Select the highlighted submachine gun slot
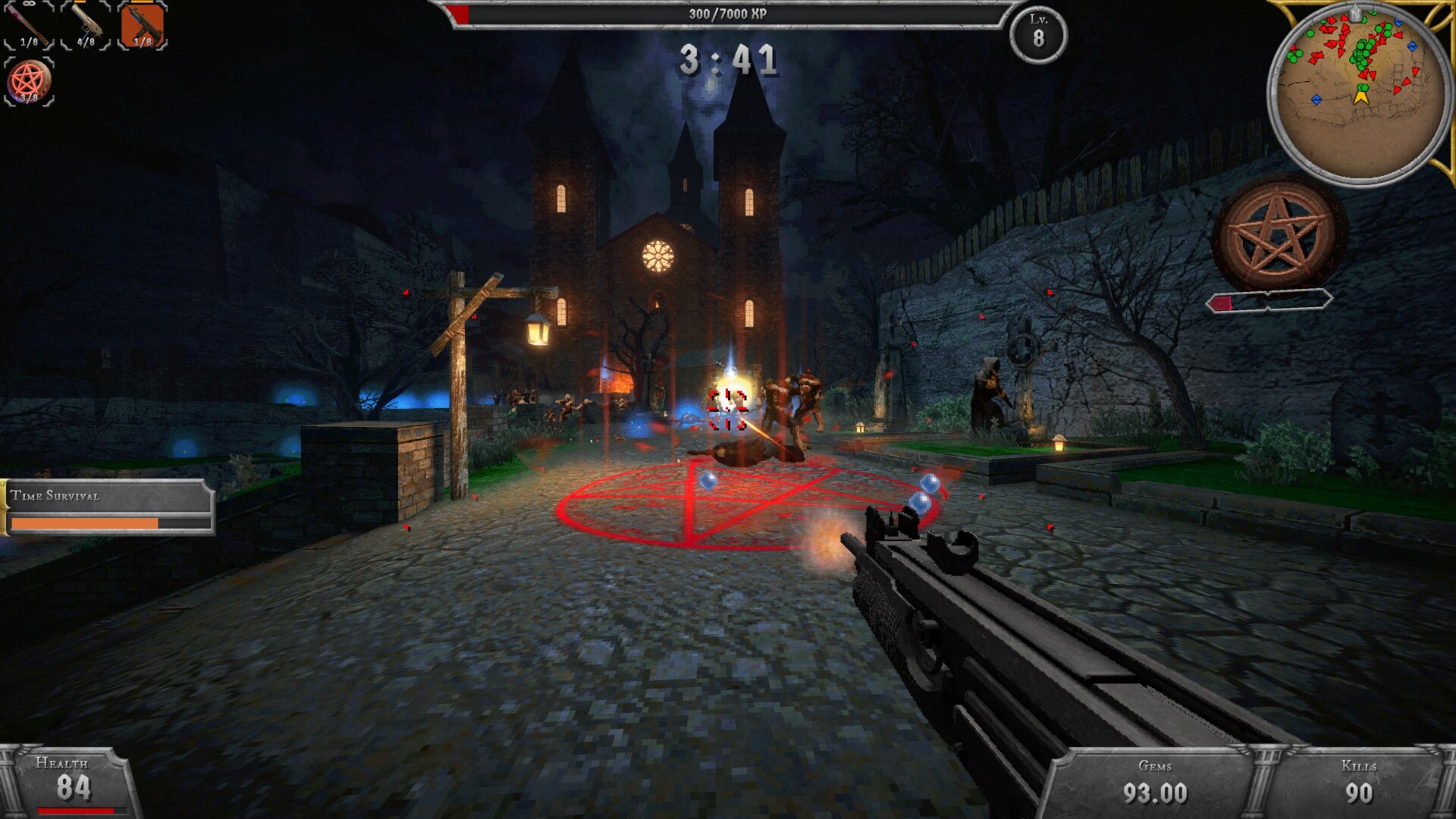 (x=143, y=25)
